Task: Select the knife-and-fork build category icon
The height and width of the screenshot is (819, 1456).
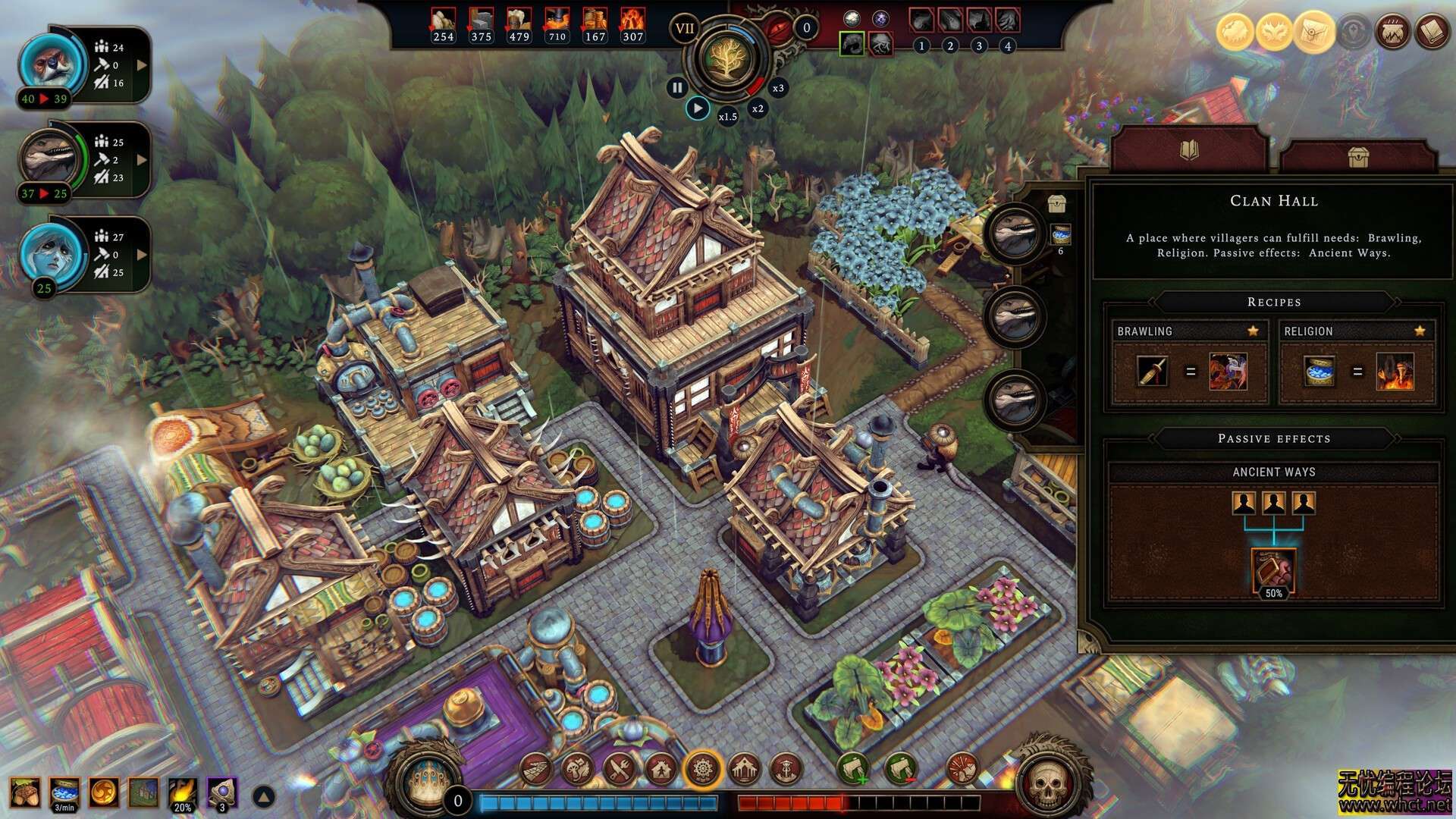Action: [618, 768]
